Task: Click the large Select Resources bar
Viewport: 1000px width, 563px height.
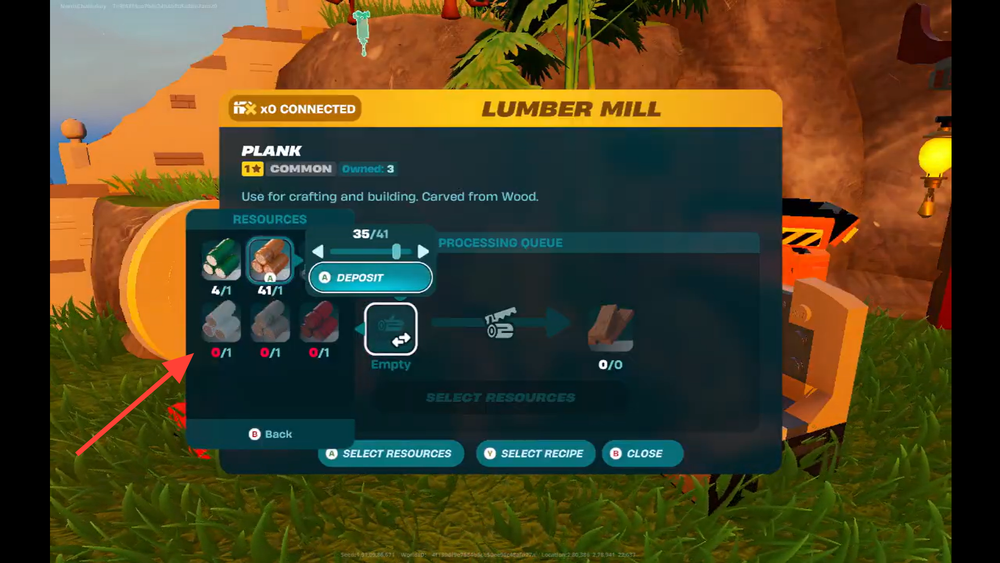Action: [x=500, y=397]
